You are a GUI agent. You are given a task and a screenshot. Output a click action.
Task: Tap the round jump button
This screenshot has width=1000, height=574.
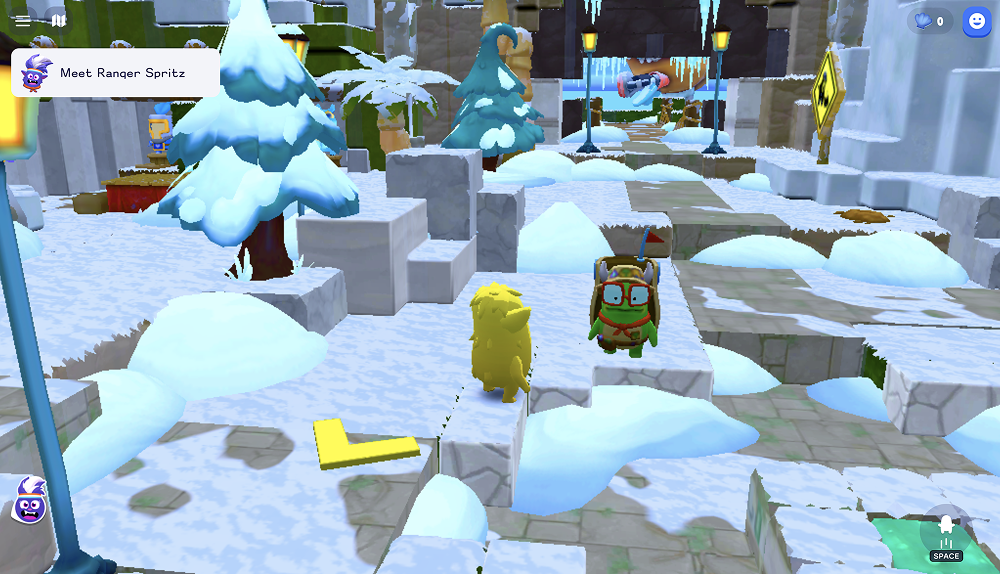pyautogui.click(x=945, y=534)
